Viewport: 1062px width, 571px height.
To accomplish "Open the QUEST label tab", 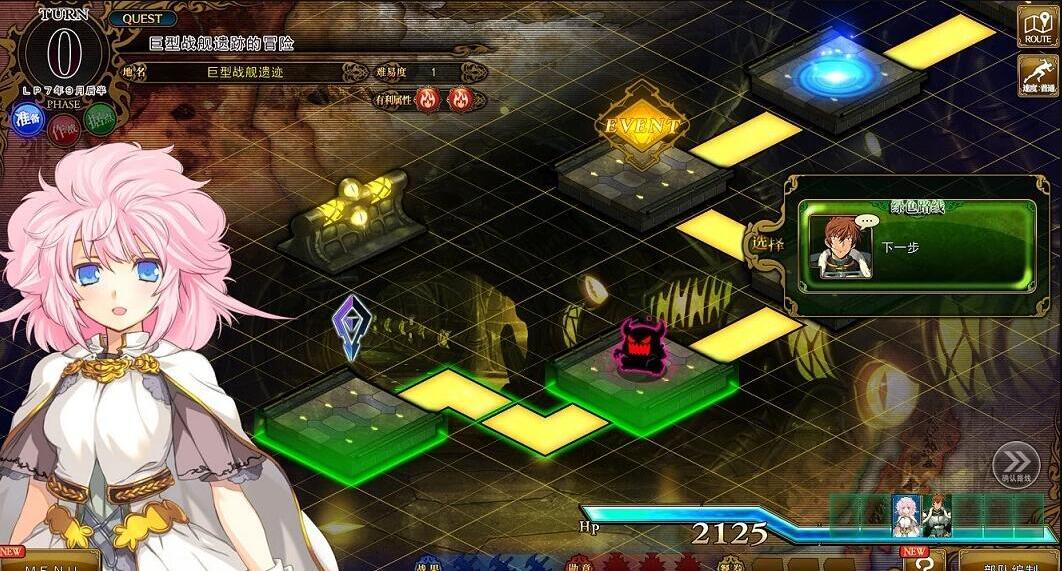I will 143,19.
